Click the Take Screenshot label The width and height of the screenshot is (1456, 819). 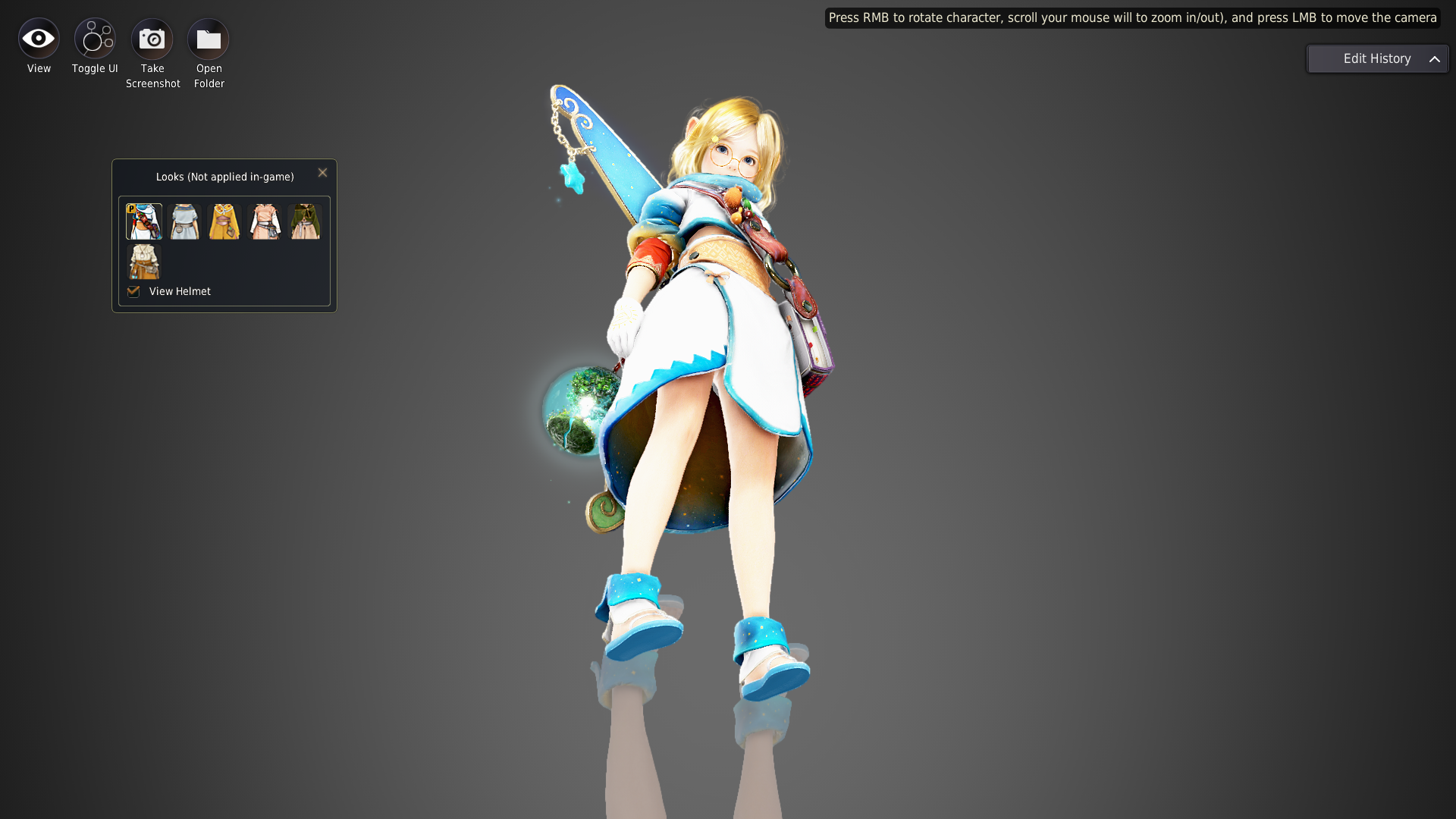[x=152, y=76]
